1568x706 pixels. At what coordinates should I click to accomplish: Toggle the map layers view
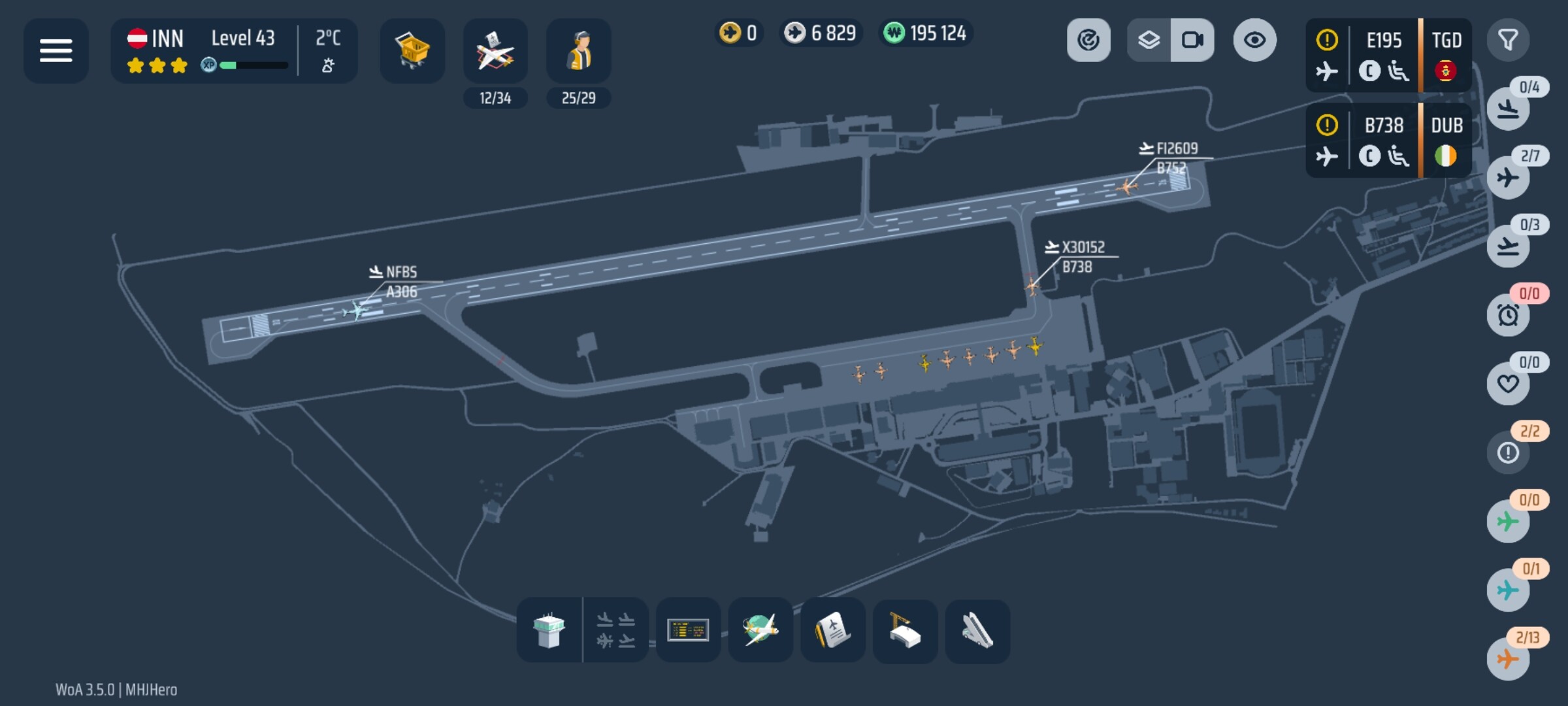pos(1149,41)
